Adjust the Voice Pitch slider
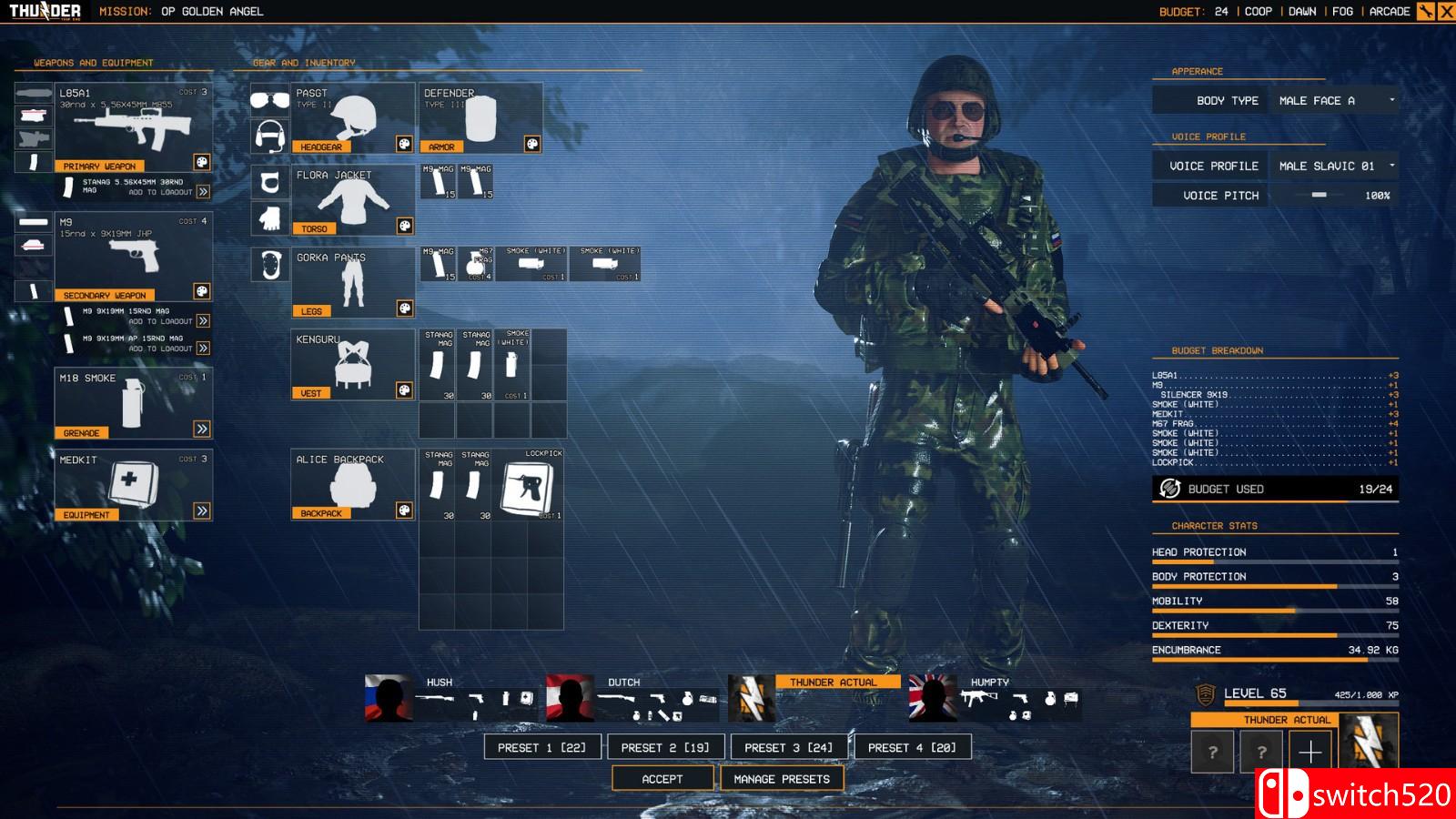 click(x=1319, y=195)
